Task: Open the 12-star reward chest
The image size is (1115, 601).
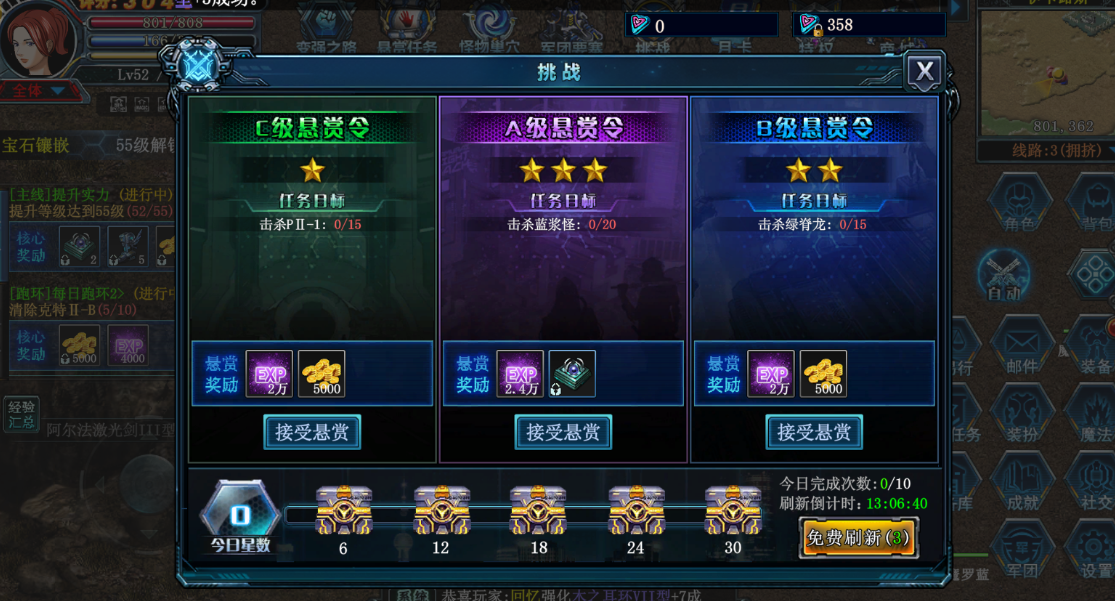Action: click(441, 511)
